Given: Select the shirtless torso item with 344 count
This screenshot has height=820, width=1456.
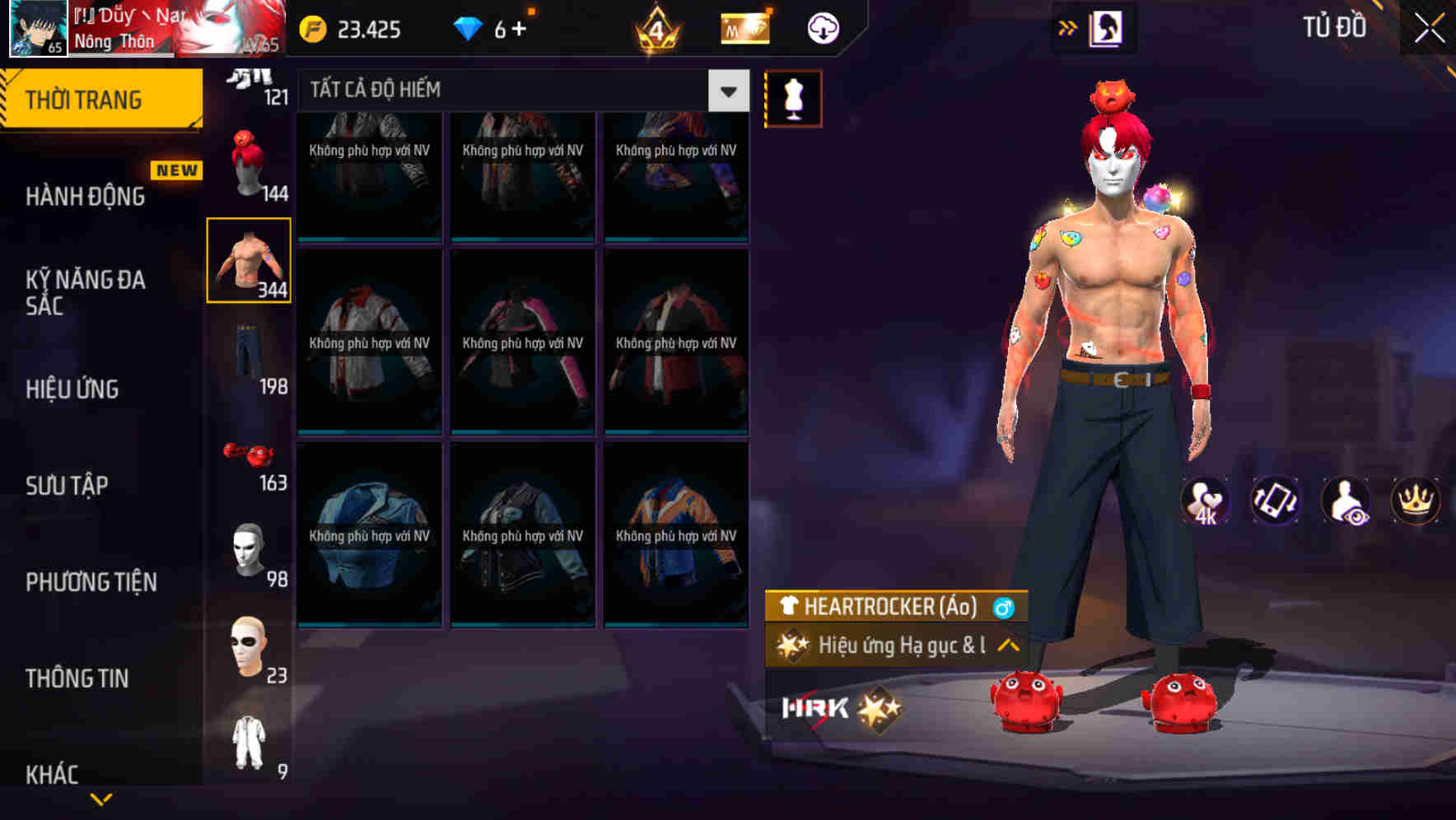Looking at the screenshot, I should (249, 259).
